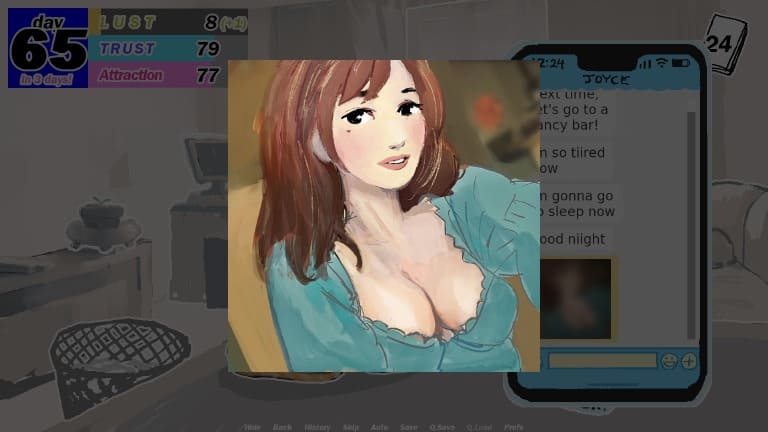Open the emoji button in the phone chat
This screenshot has height=432, width=768.
tap(669, 361)
